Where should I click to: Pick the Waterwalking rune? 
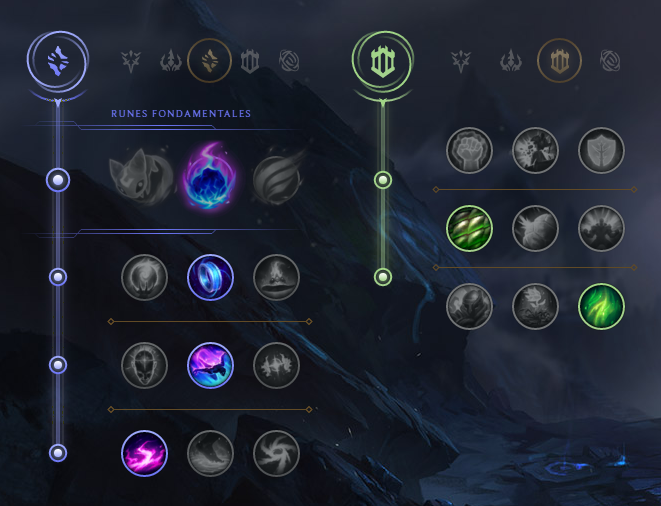coord(210,453)
